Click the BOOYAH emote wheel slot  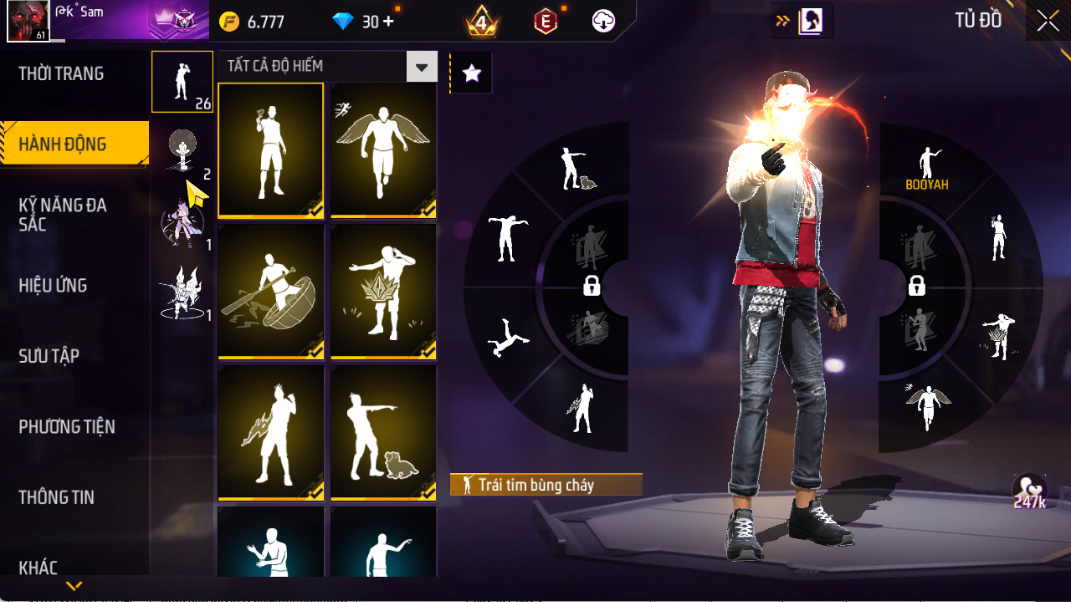click(927, 168)
